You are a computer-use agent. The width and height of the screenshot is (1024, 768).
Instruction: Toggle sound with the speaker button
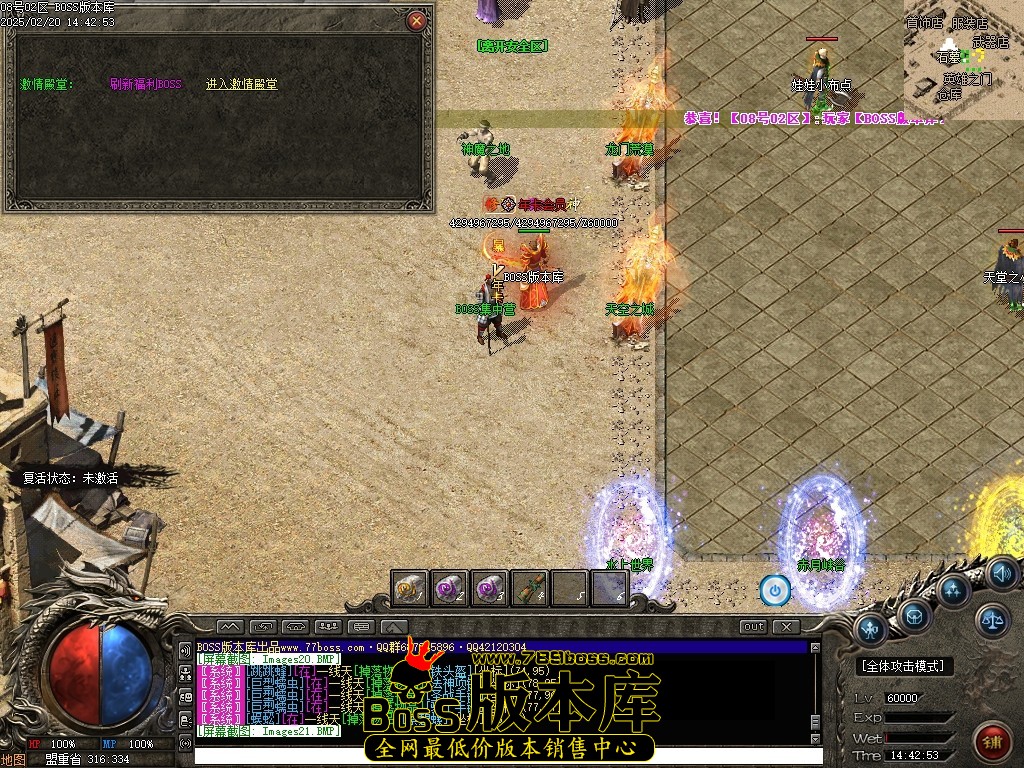coord(1001,573)
